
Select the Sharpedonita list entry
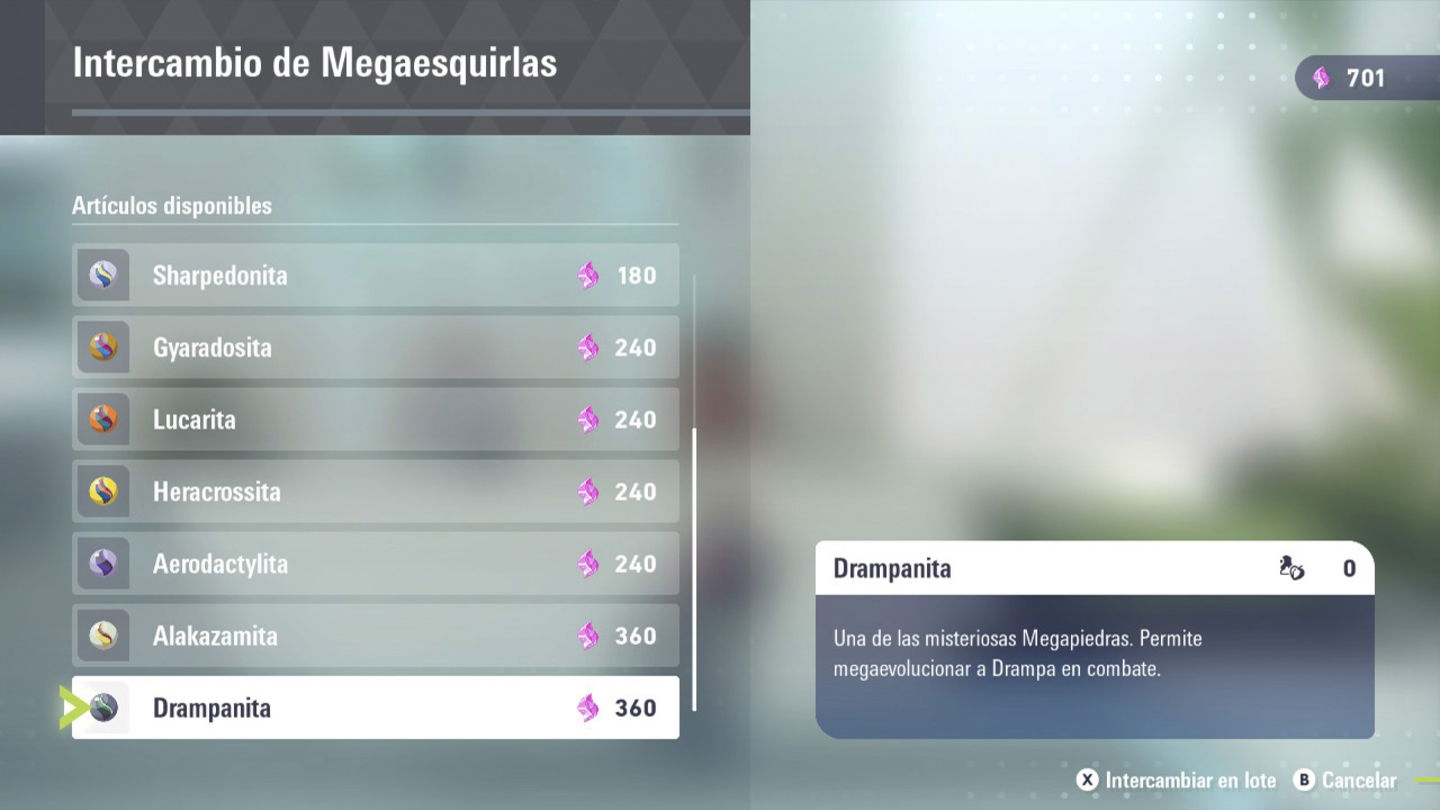[375, 275]
